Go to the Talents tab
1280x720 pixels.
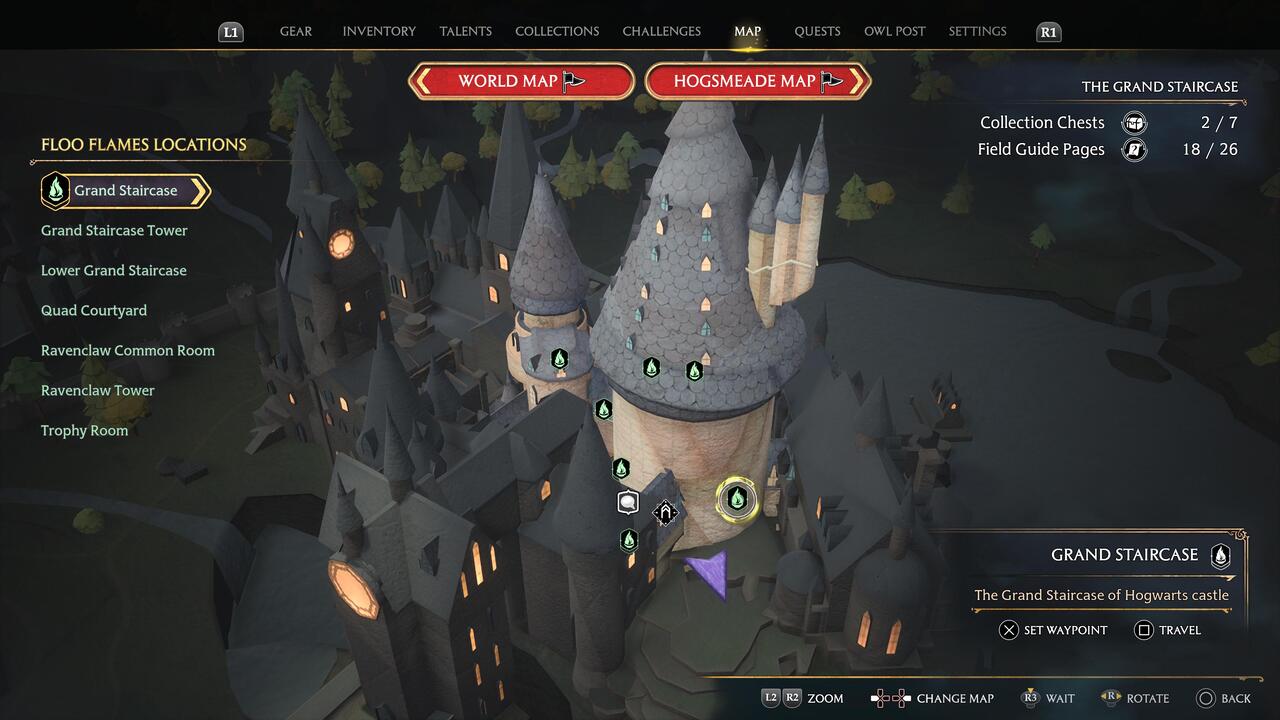[465, 31]
